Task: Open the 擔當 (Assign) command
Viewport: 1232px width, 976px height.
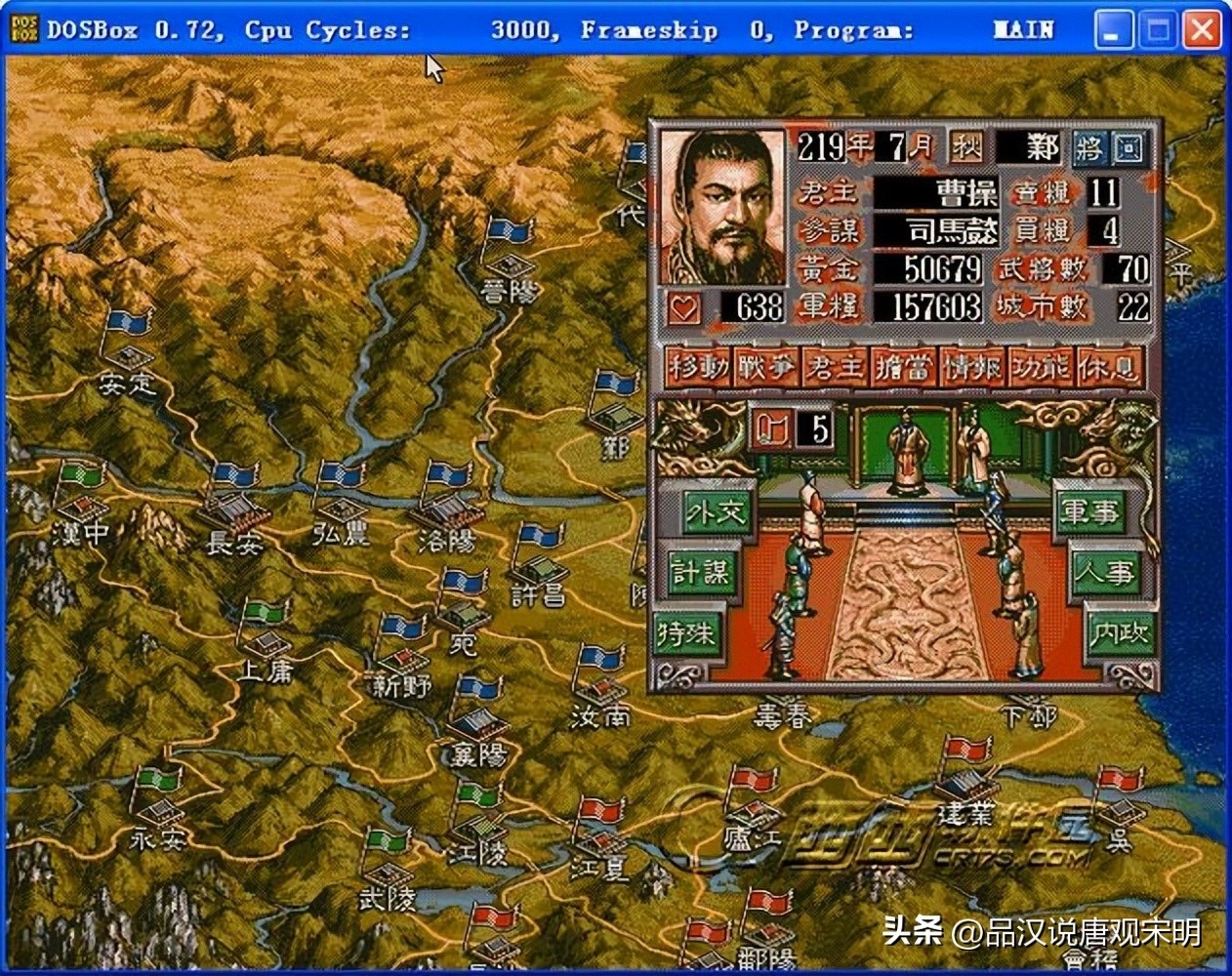Action: [x=904, y=367]
